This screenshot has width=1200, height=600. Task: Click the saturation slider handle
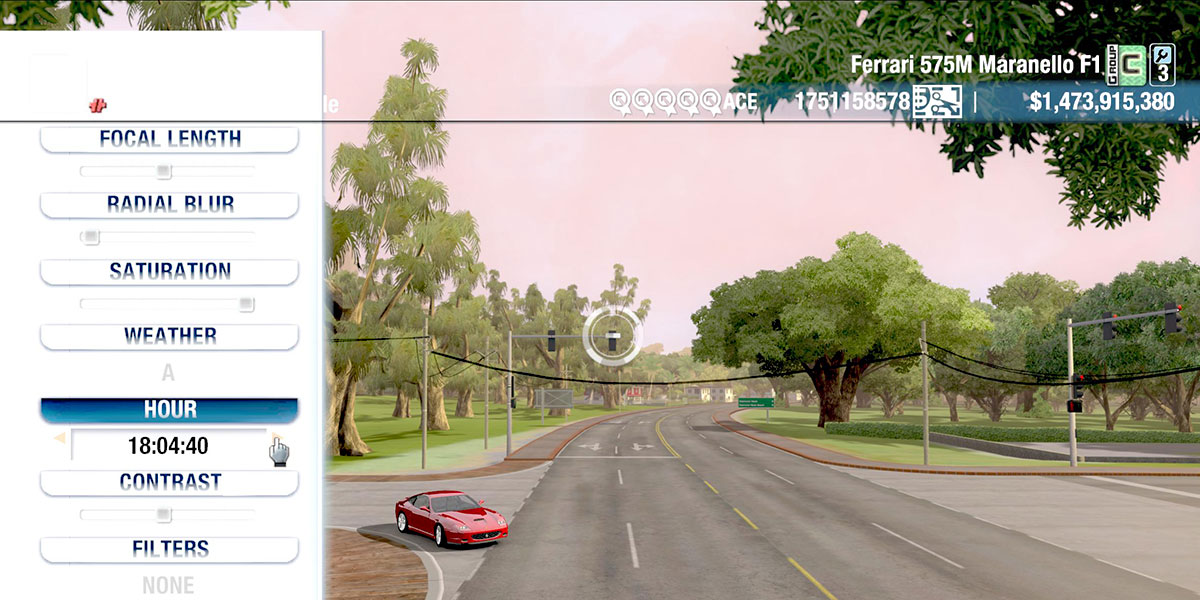point(246,304)
